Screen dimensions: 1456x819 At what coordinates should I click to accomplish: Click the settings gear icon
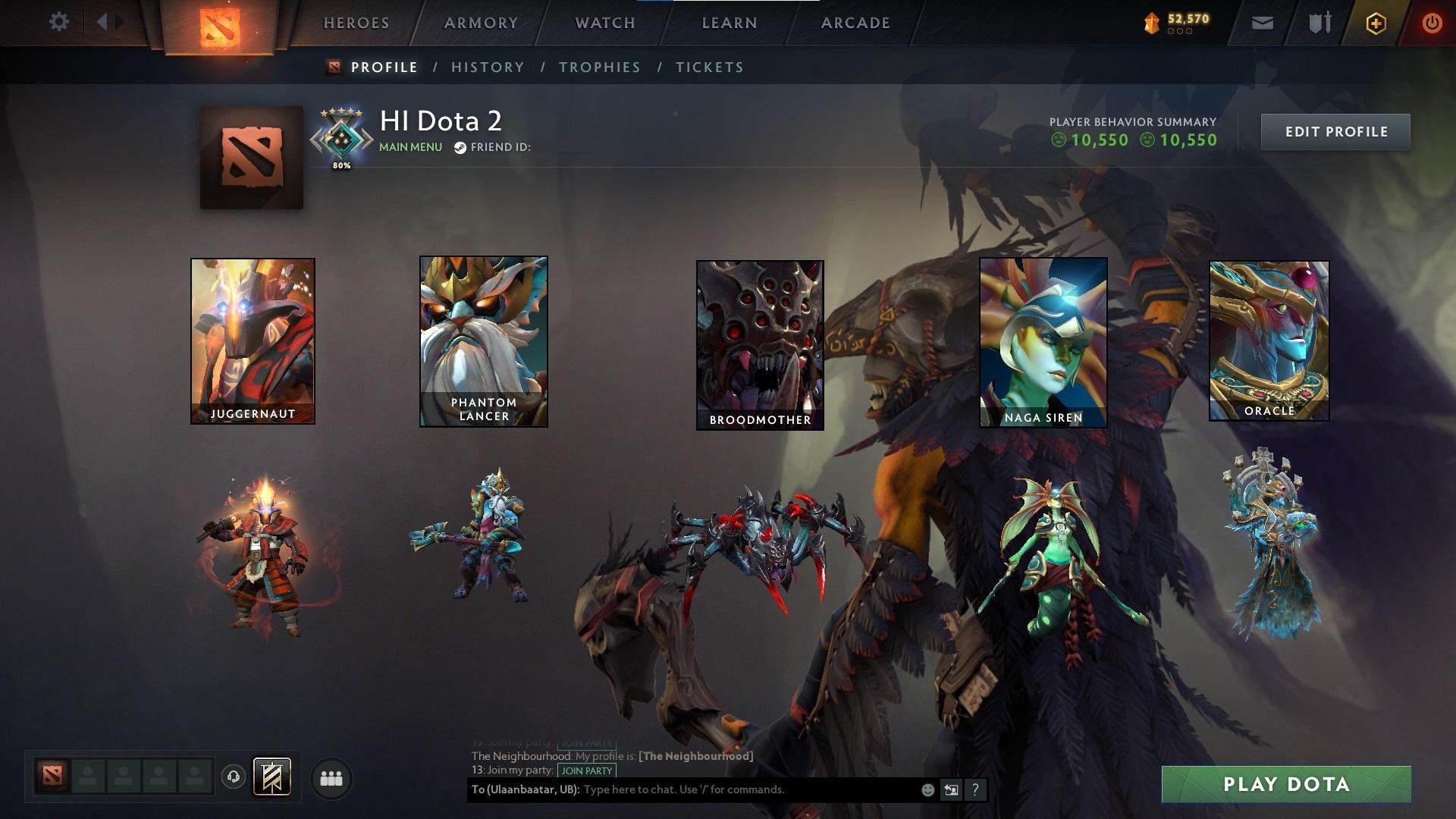pos(58,22)
